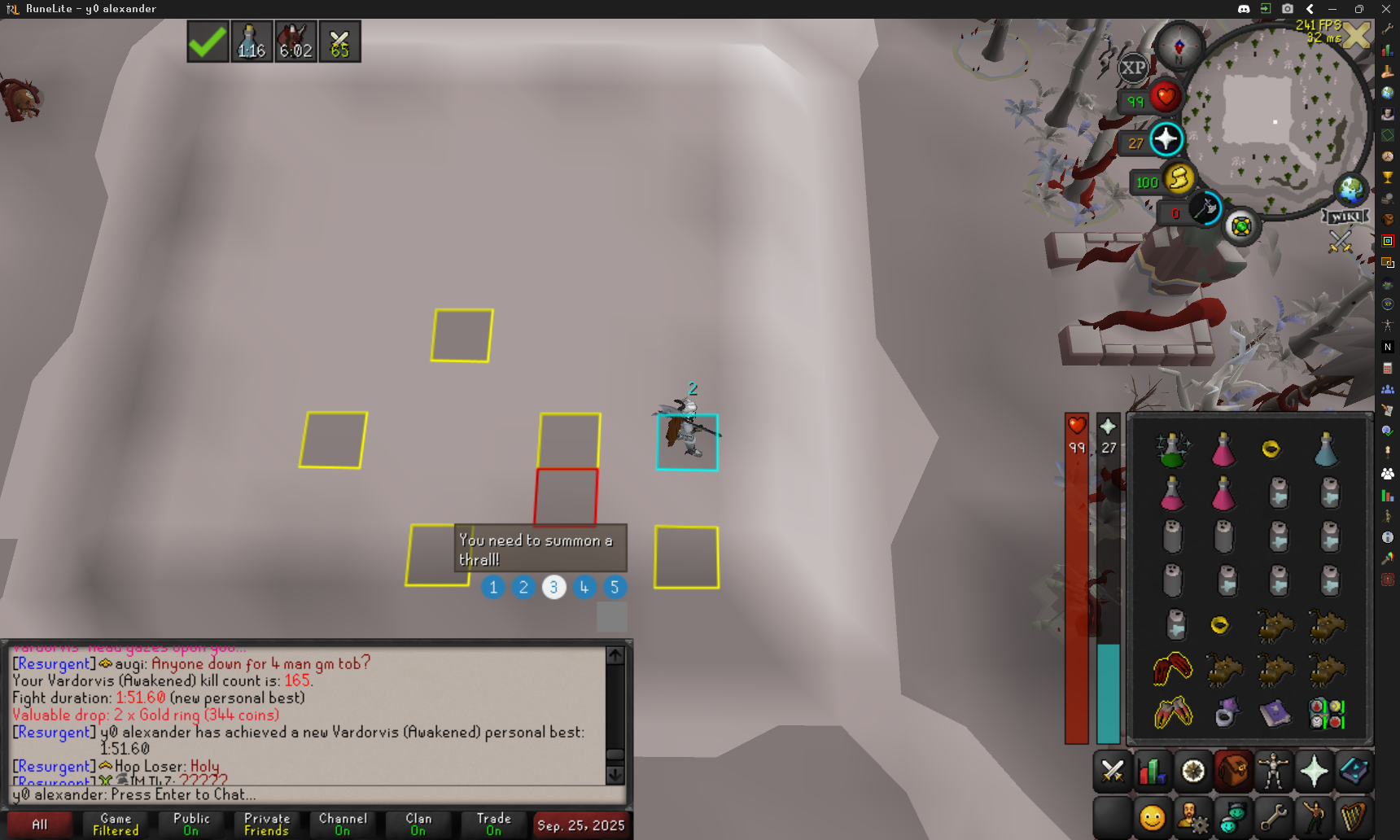Switch to the Skills tab

pos(1152,771)
